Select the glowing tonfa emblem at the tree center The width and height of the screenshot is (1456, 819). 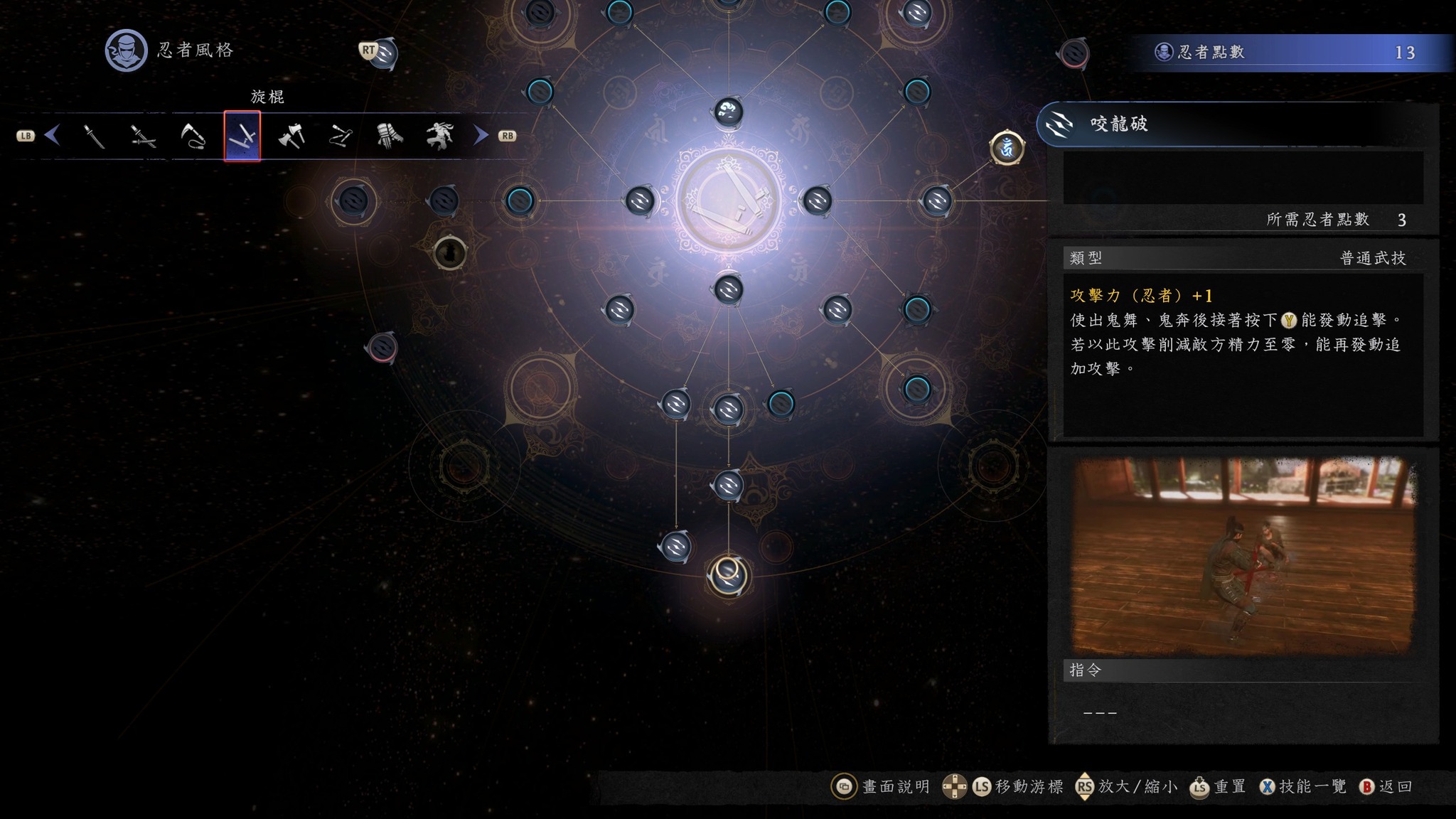[x=728, y=200]
